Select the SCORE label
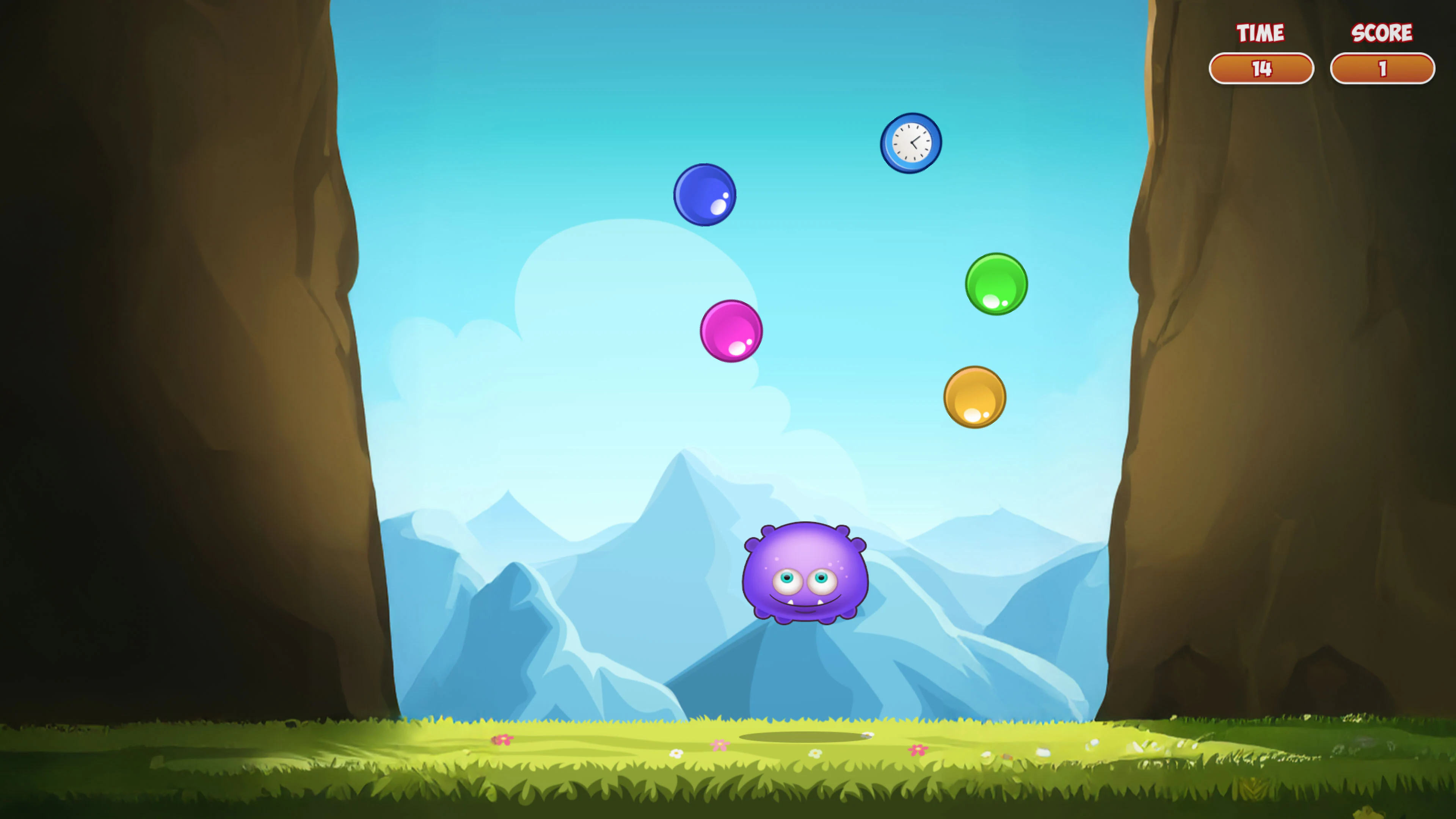This screenshot has width=1456, height=819. (x=1381, y=33)
